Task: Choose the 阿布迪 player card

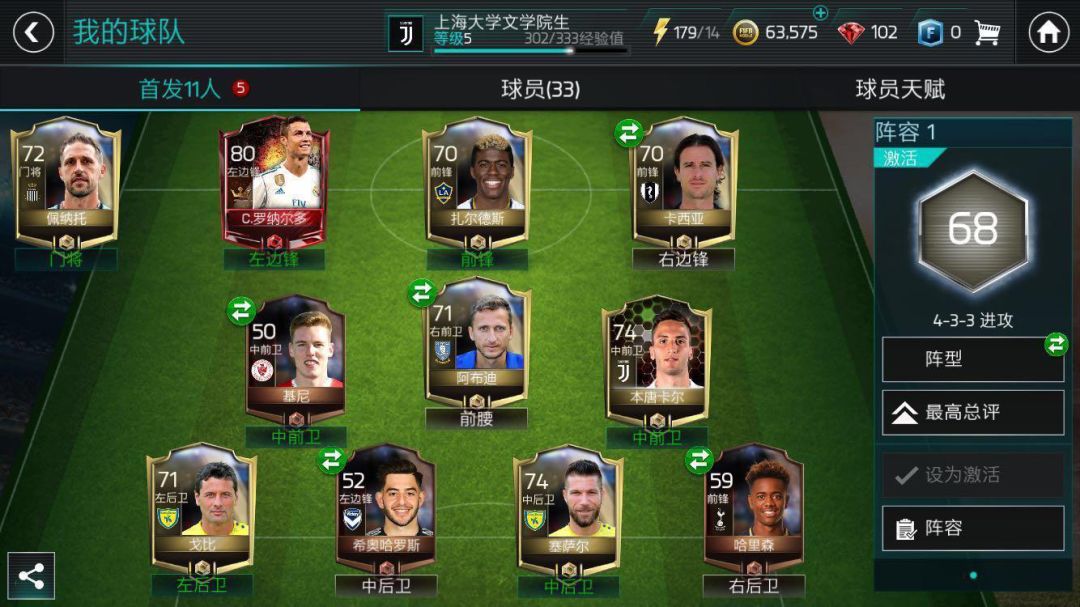Action: point(477,345)
